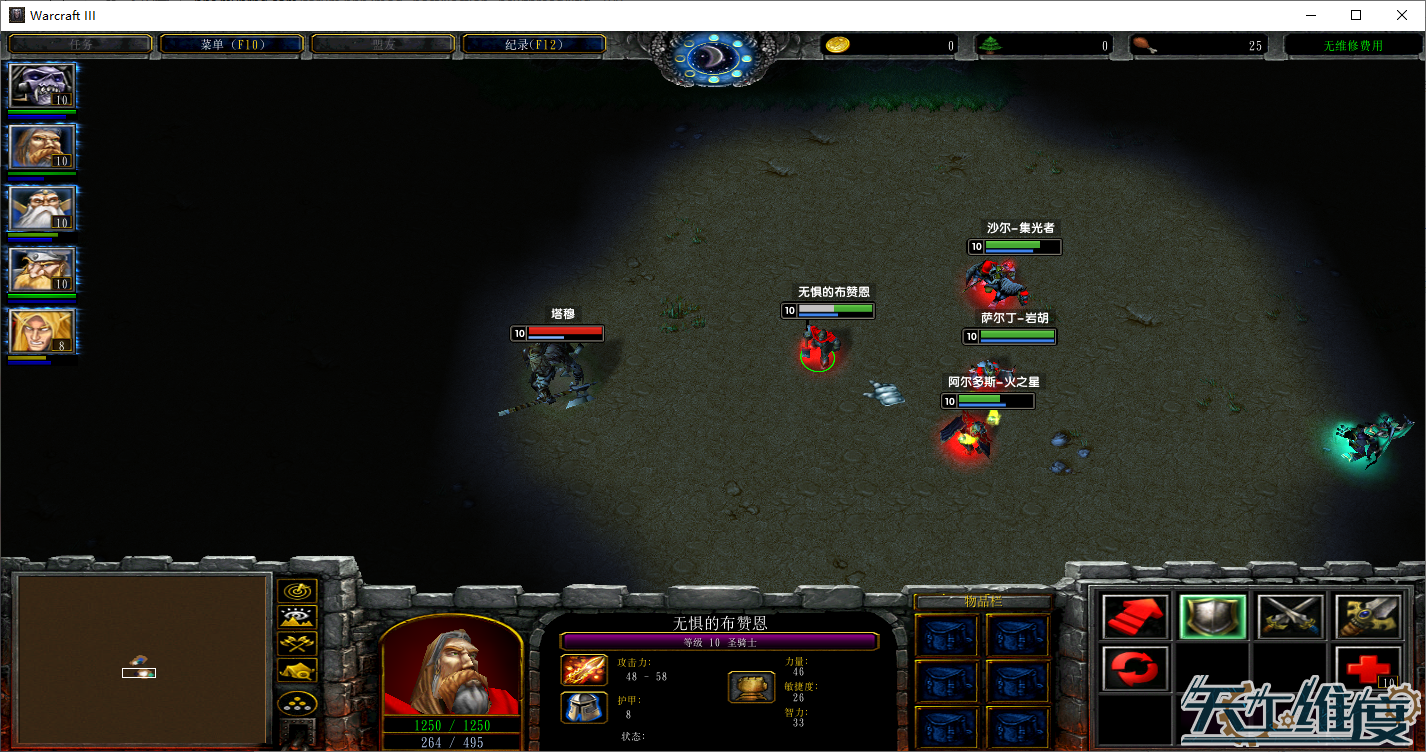The height and width of the screenshot is (752, 1426).
Task: Open the 菜单 (F10) game menu
Action: (231, 45)
